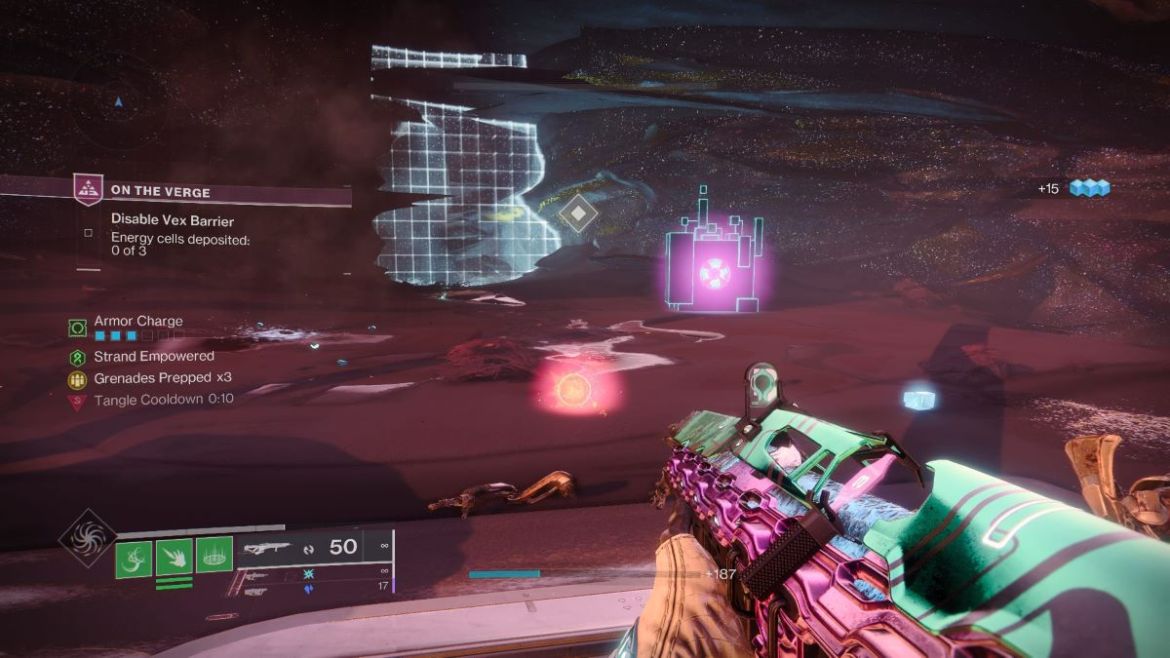
Task: Activate the green class ability ring icon
Action: click(x=214, y=554)
